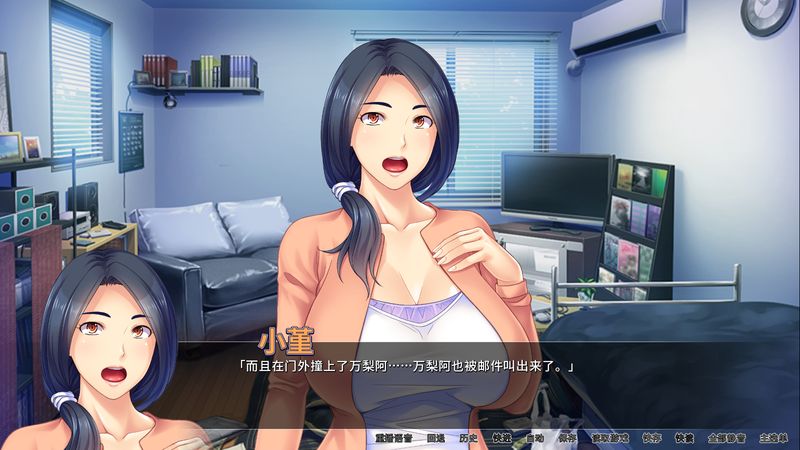Image resolution: width=800 pixels, height=450 pixels.
Task: Quick save with 快存
Action: point(651,438)
